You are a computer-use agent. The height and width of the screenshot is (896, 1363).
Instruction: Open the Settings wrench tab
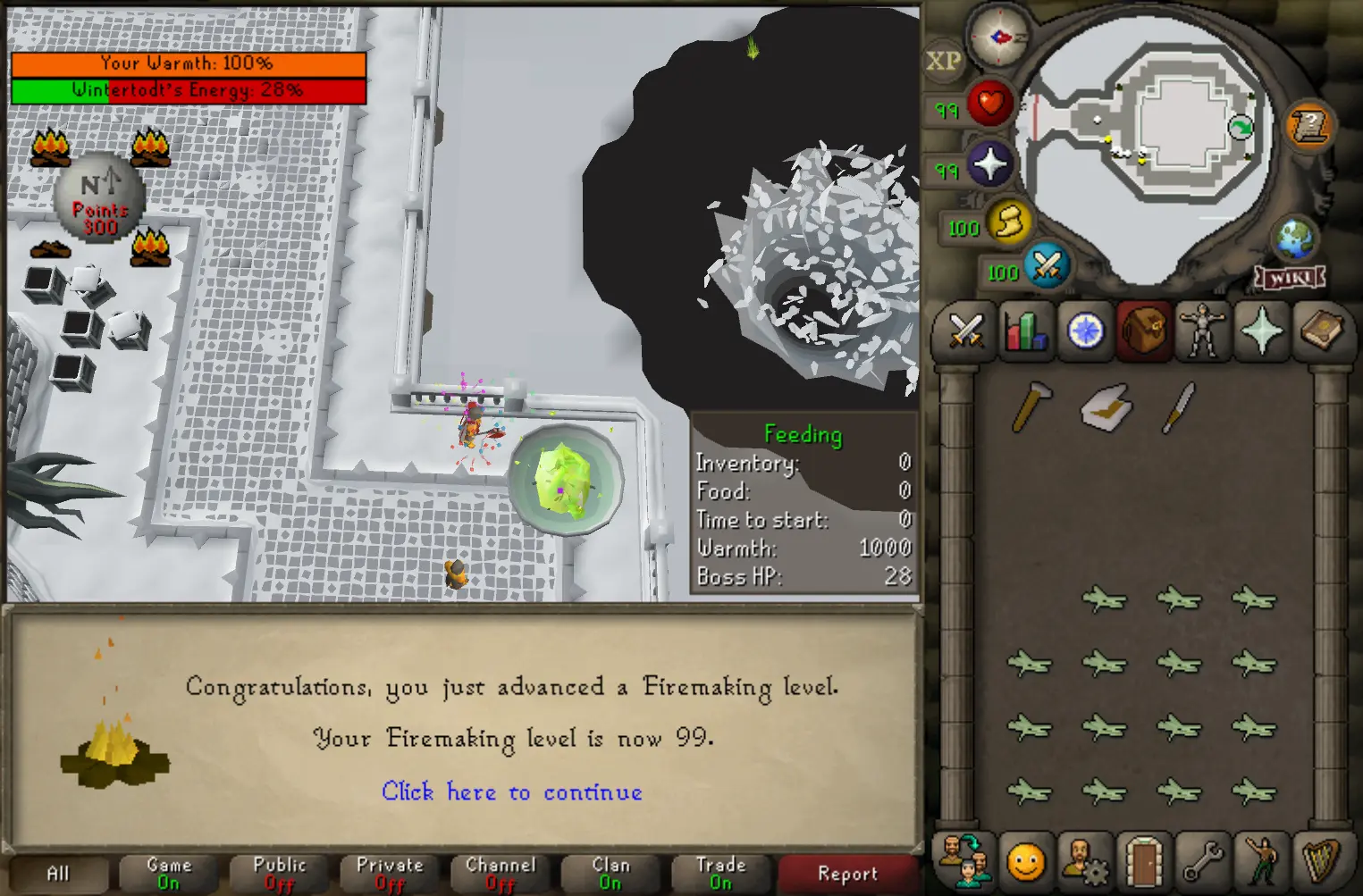[1203, 862]
